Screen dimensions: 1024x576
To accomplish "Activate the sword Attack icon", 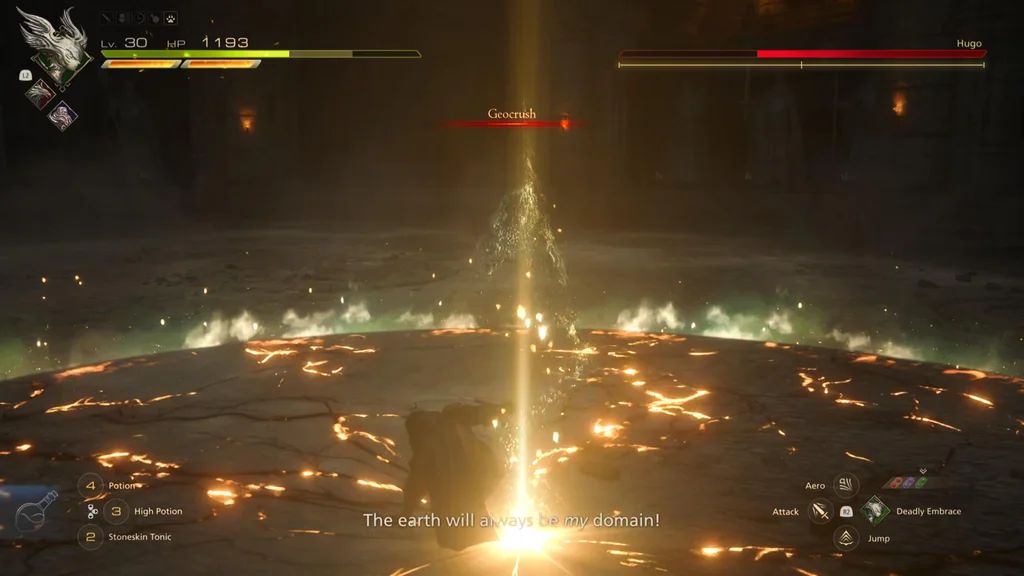I will click(x=821, y=512).
